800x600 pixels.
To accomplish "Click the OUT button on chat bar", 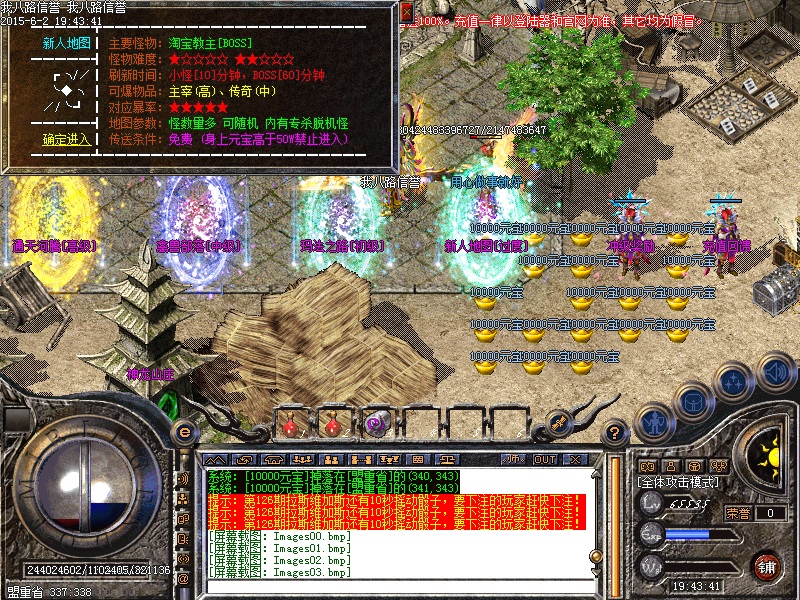I will 545,460.
